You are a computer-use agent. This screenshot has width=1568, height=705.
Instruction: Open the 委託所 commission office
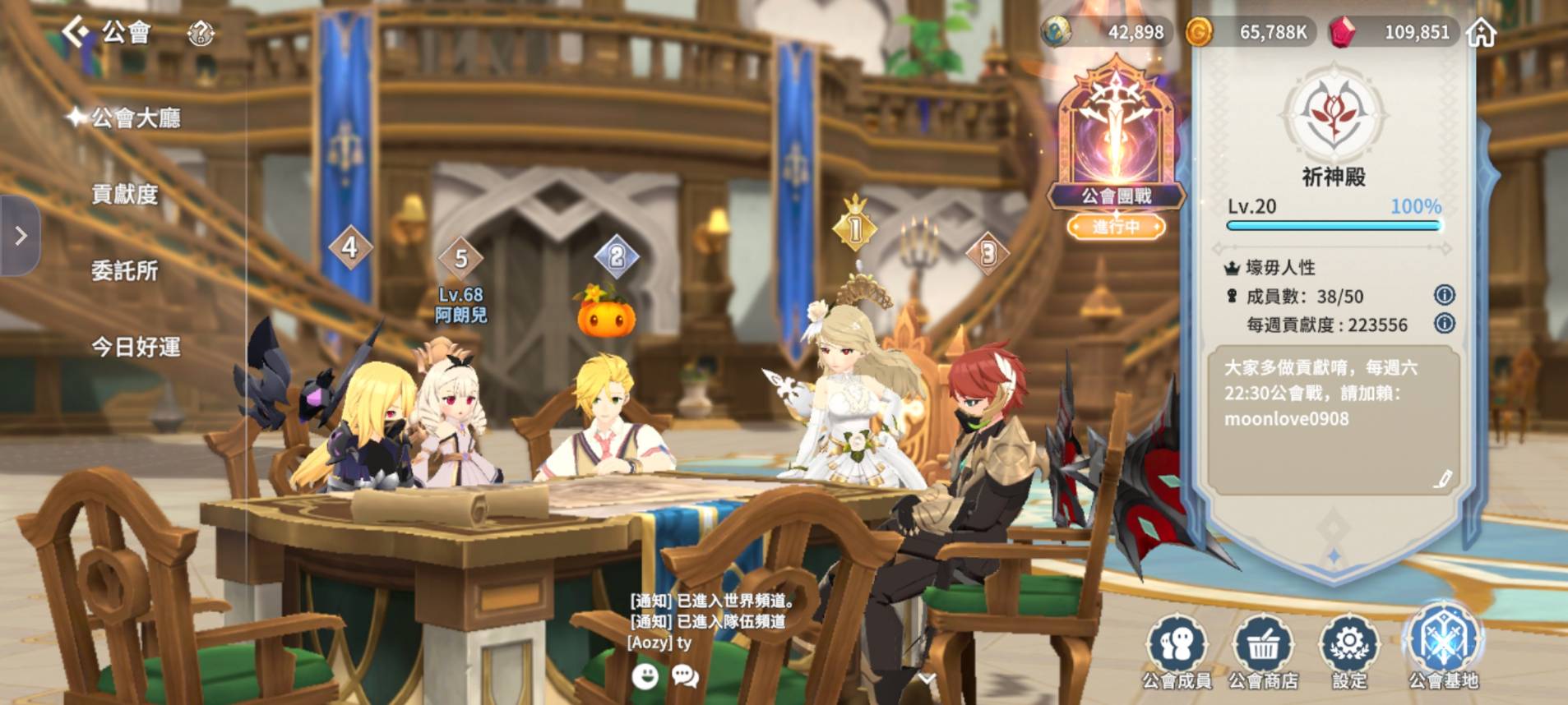[124, 270]
